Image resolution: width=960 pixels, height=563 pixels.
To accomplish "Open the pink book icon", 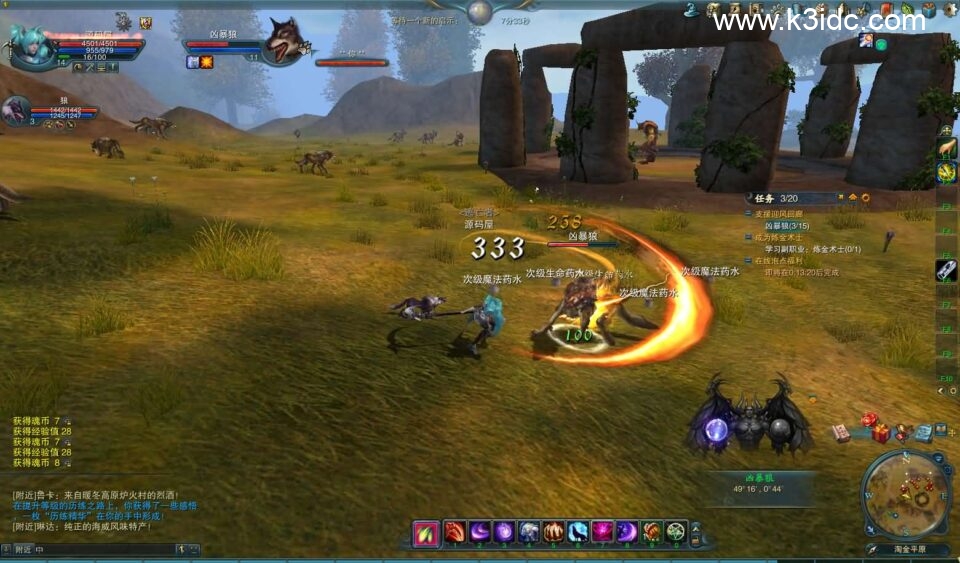I will [x=841, y=433].
